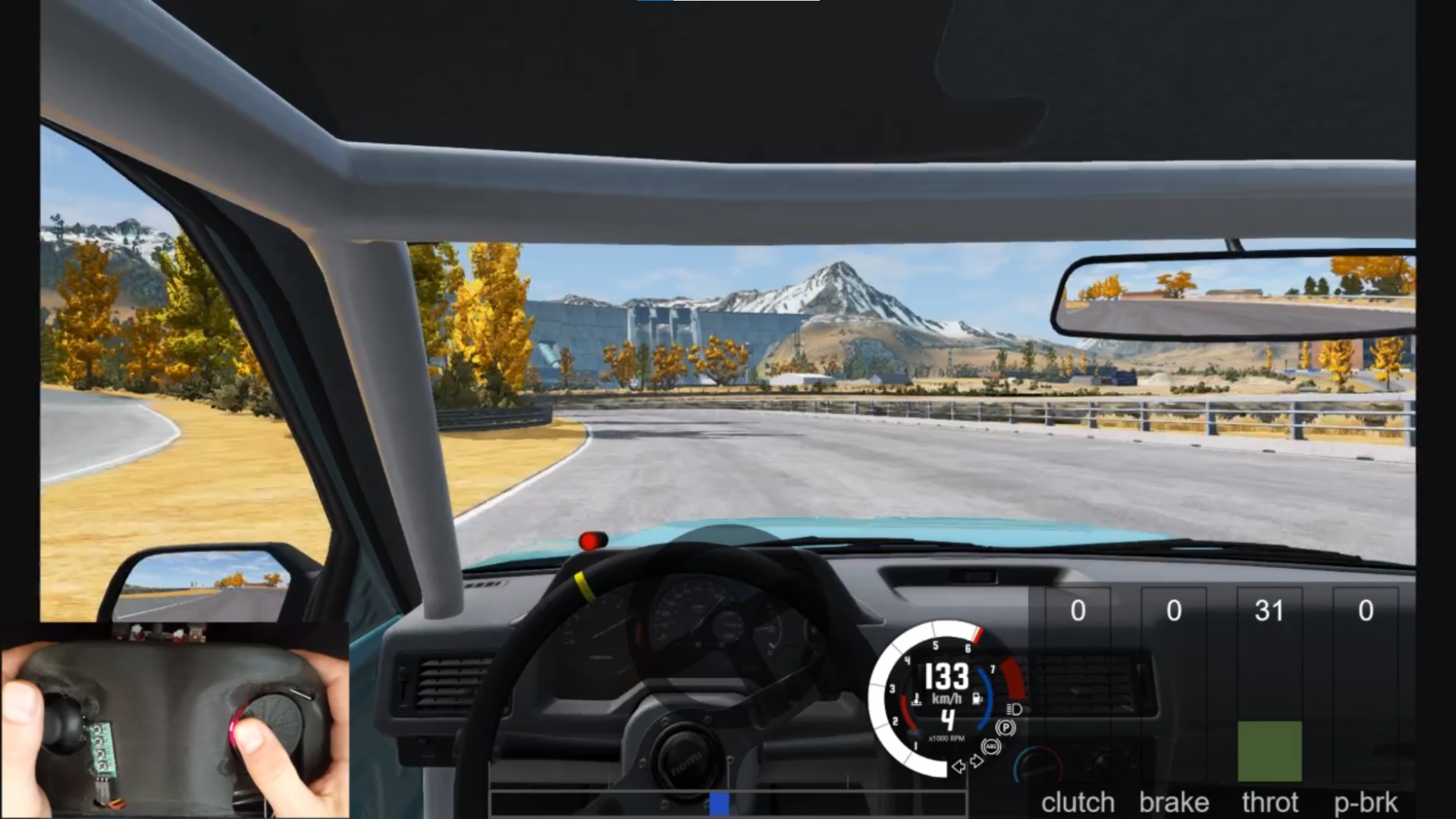
Task: Click the headlight indicator icon
Action: tap(1015, 710)
